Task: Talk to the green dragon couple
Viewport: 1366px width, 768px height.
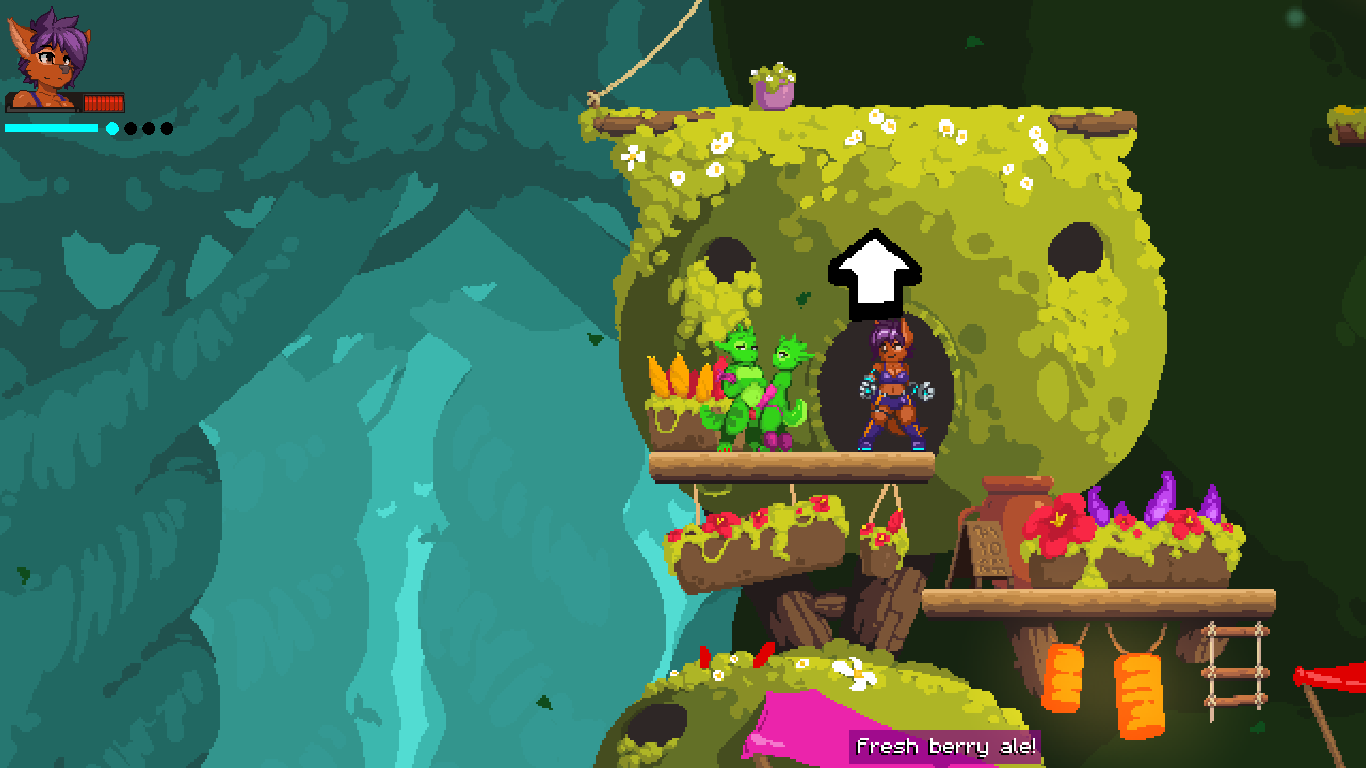Action: click(760, 390)
